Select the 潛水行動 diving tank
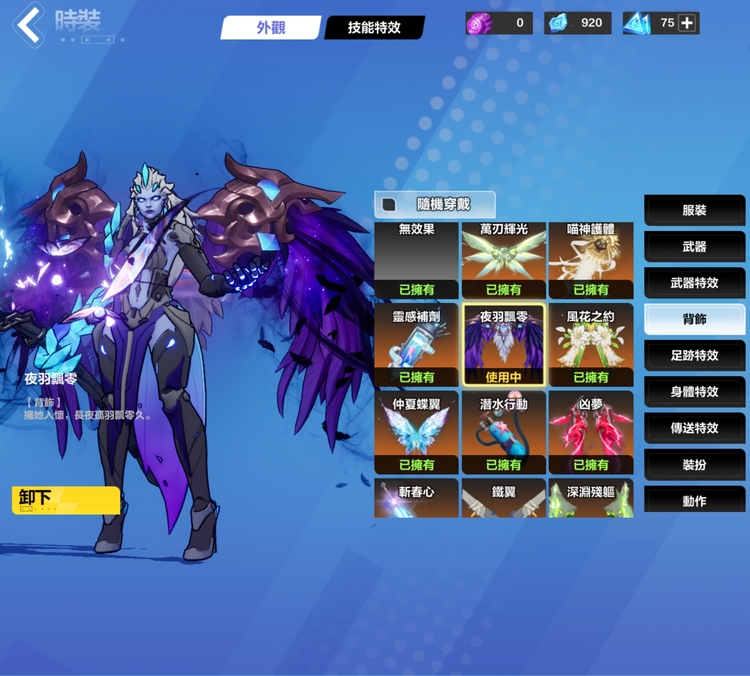 504,432
